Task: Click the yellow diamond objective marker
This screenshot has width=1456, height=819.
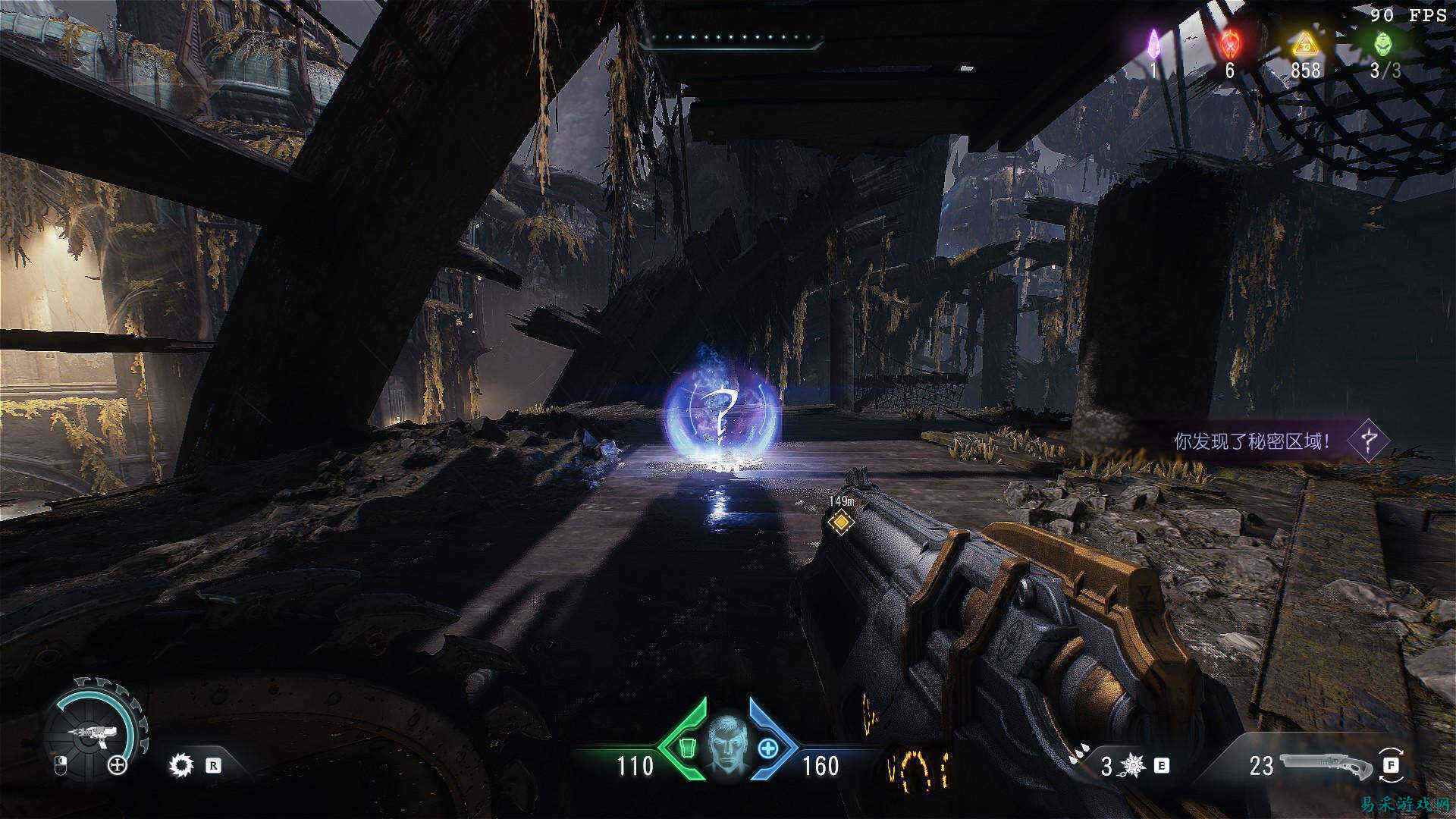Action: coord(840,522)
